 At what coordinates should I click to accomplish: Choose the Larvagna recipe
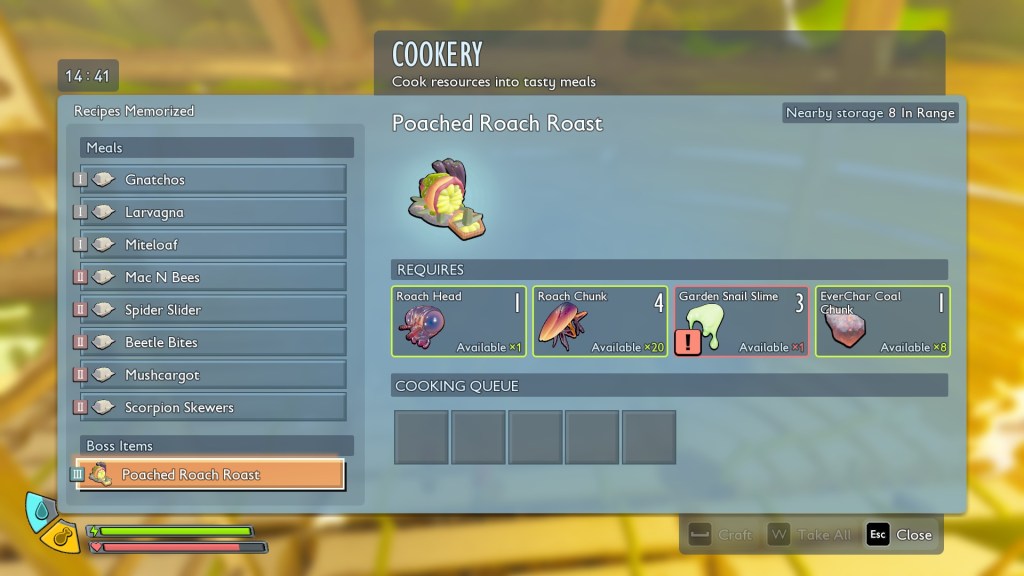[x=213, y=212]
